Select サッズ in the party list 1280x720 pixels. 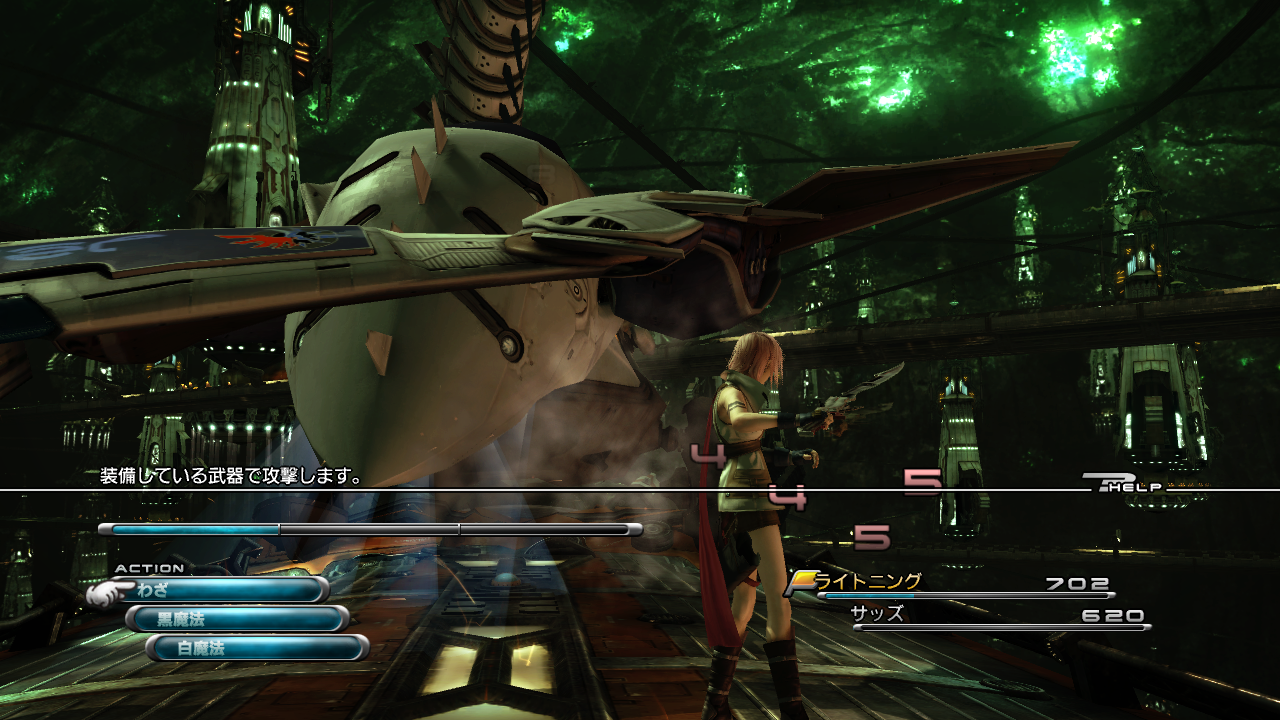click(x=877, y=614)
